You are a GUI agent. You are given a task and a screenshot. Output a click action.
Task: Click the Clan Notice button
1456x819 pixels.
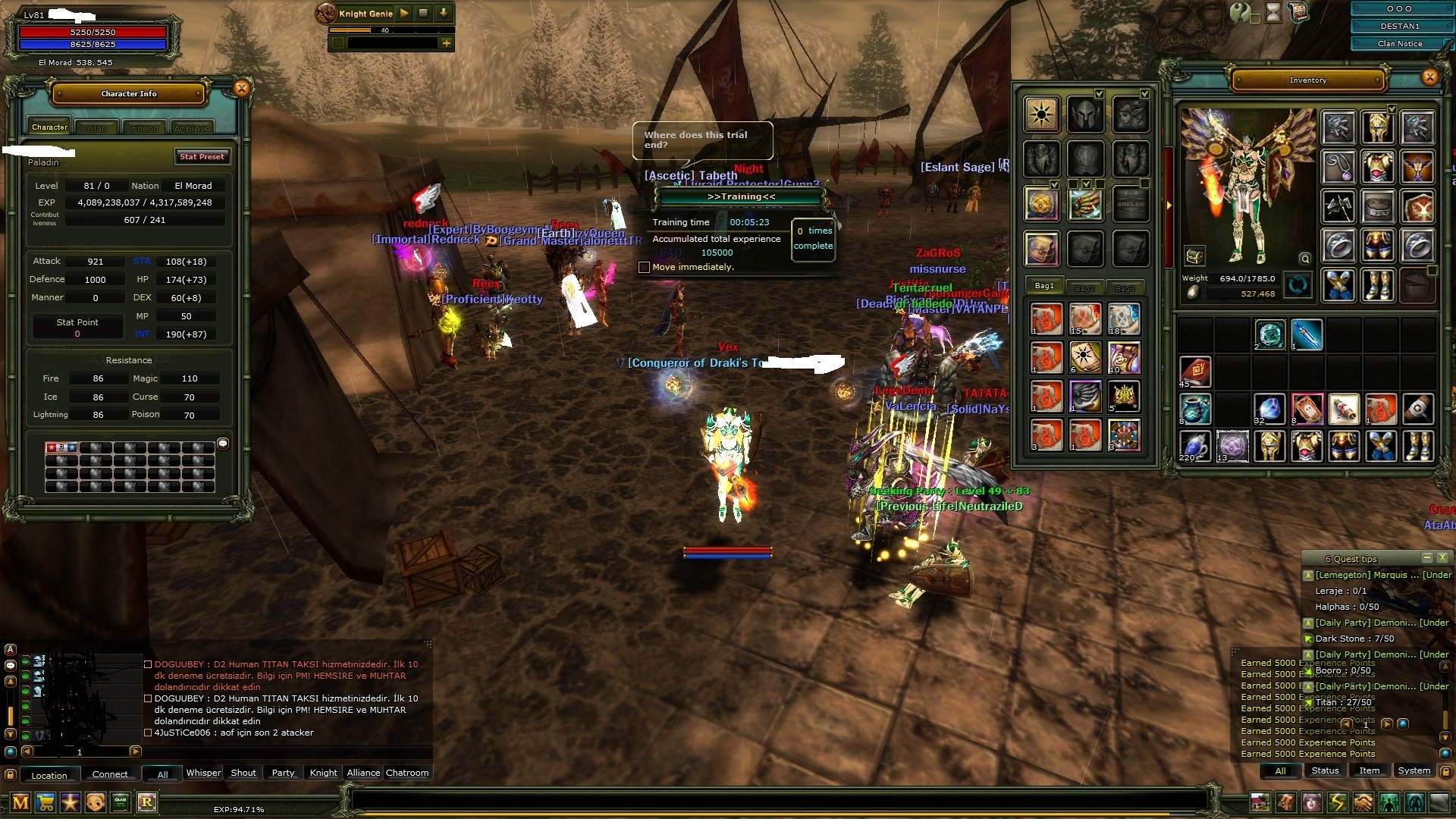pos(1399,43)
